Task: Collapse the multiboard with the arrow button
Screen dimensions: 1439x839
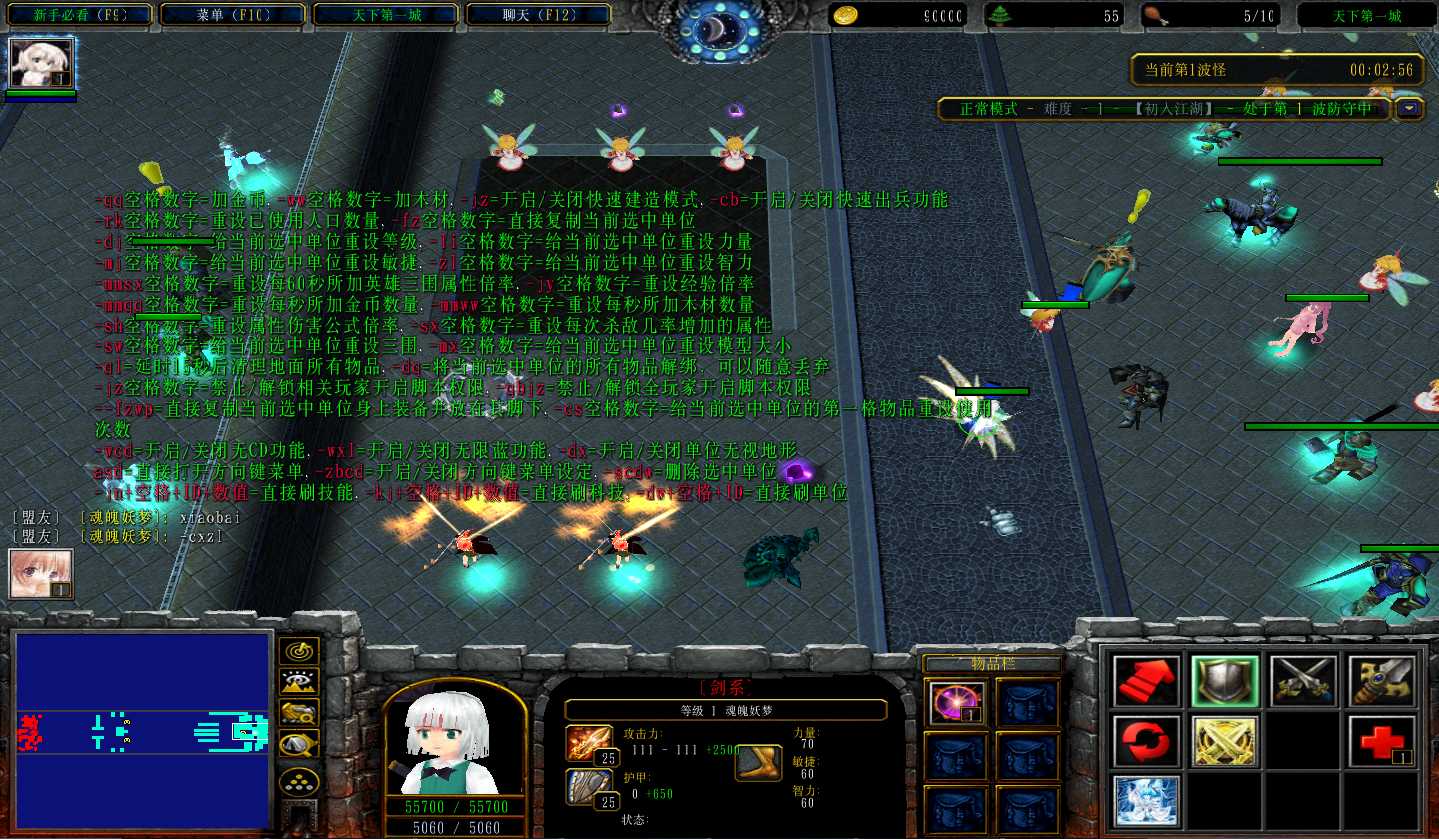Action: click(x=1410, y=108)
